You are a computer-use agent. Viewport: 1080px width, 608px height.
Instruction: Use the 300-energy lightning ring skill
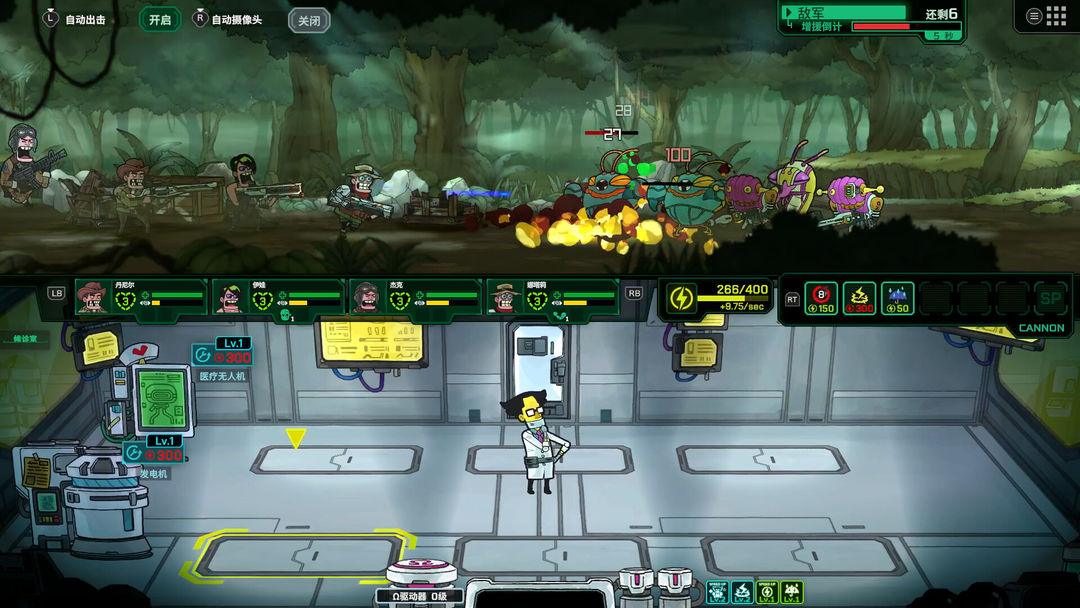pyautogui.click(x=859, y=298)
